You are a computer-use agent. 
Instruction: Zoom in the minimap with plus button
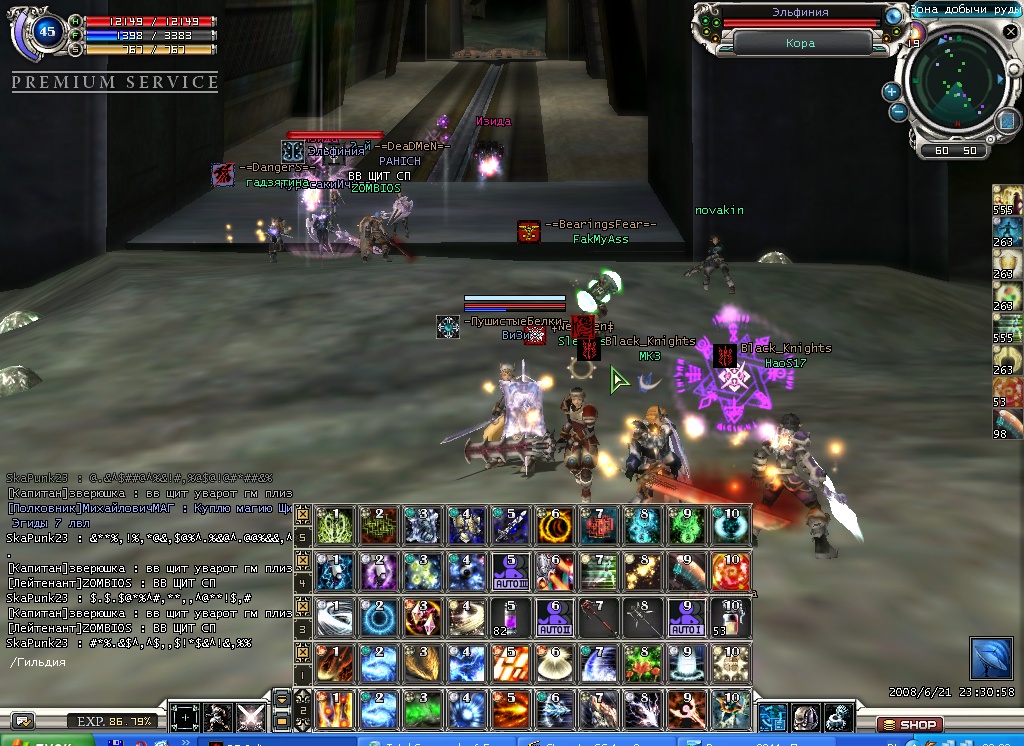[891, 91]
